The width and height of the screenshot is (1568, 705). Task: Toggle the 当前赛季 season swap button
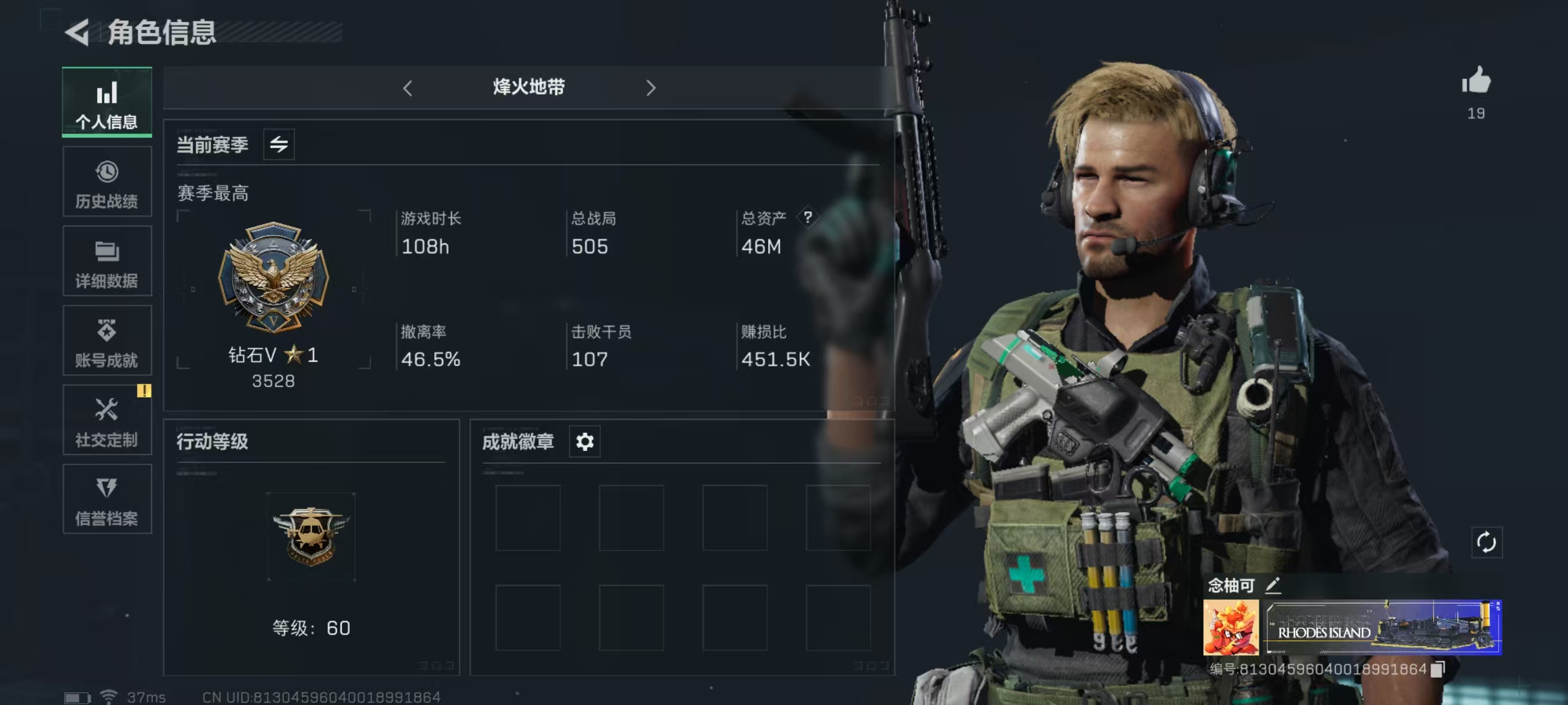tap(279, 145)
